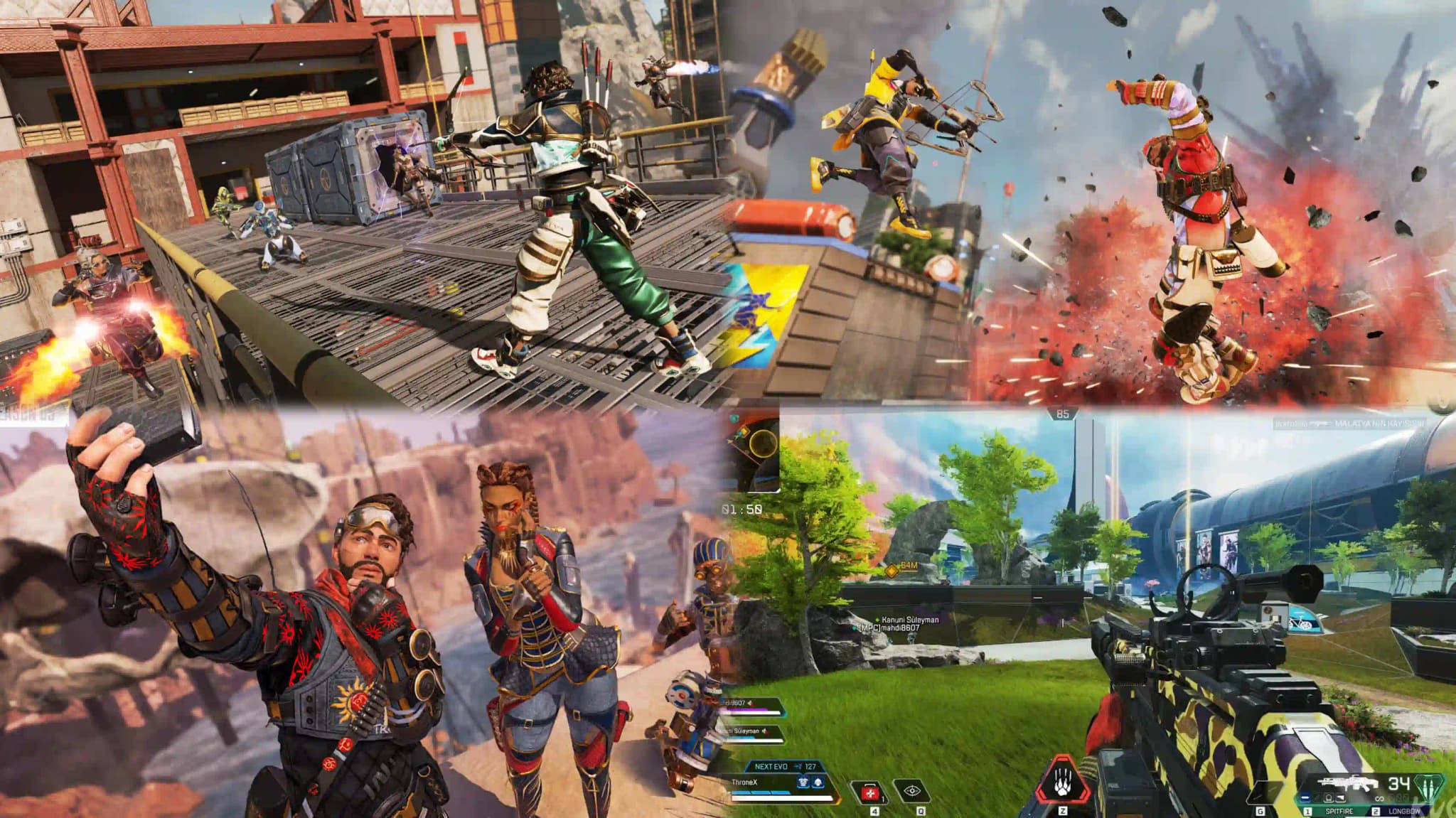The width and height of the screenshot is (1456, 818).
Task: Activate the eye-shaped scan ability icon above Q
Action: pos(913,792)
